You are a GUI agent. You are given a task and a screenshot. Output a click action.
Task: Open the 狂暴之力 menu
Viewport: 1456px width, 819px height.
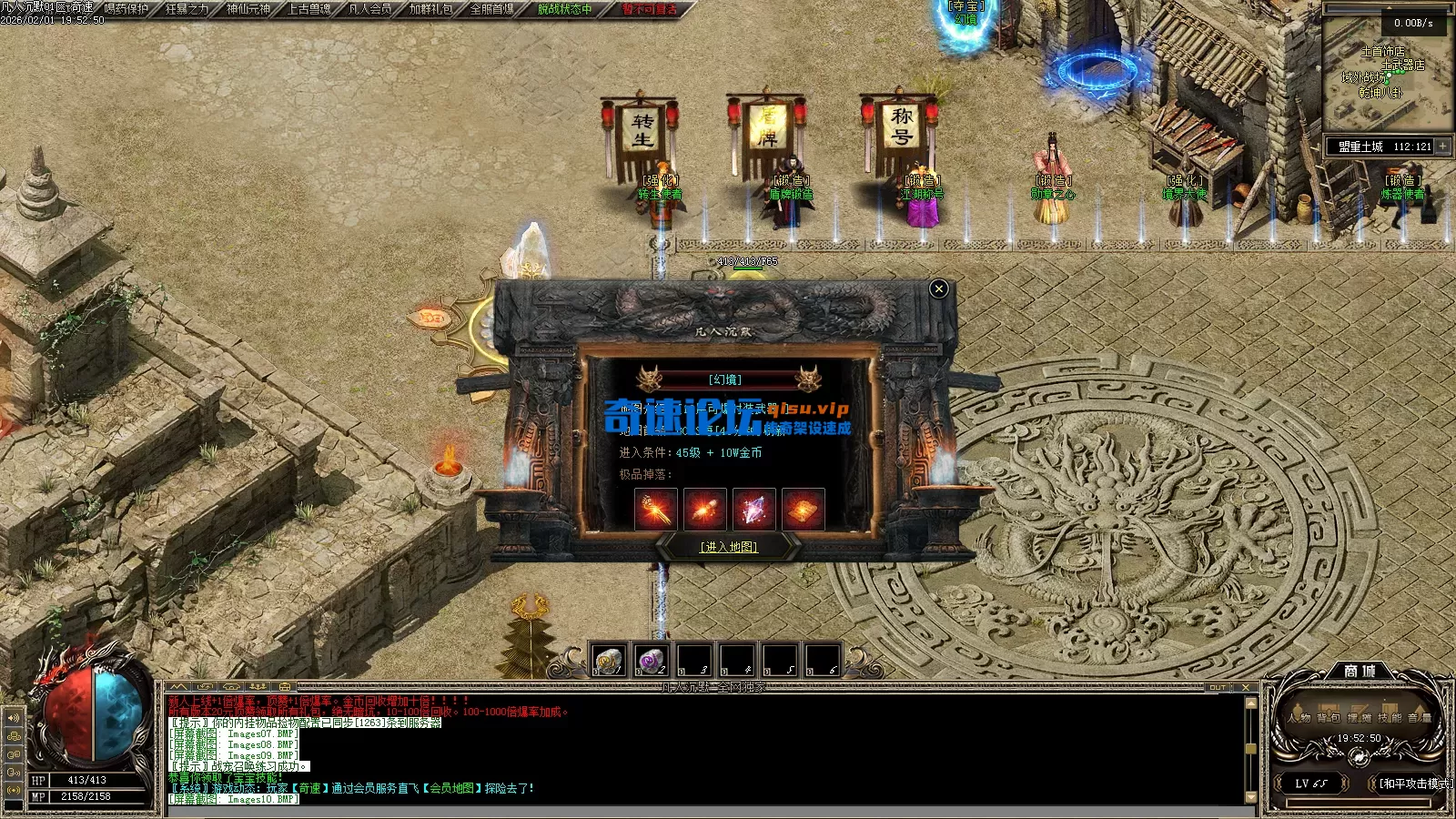187,9
